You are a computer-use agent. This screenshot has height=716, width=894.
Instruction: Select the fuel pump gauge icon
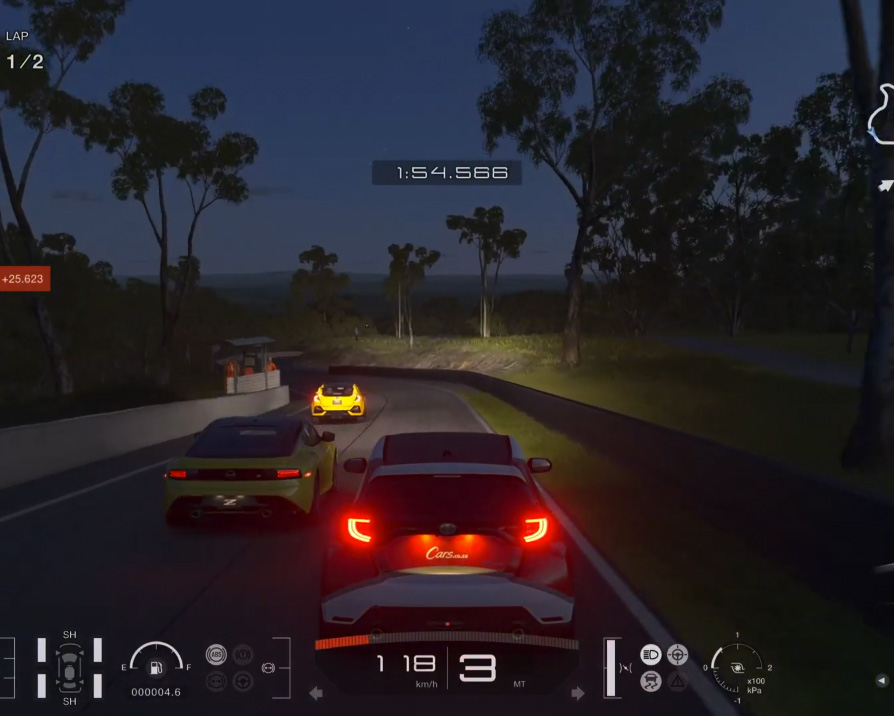(x=156, y=667)
